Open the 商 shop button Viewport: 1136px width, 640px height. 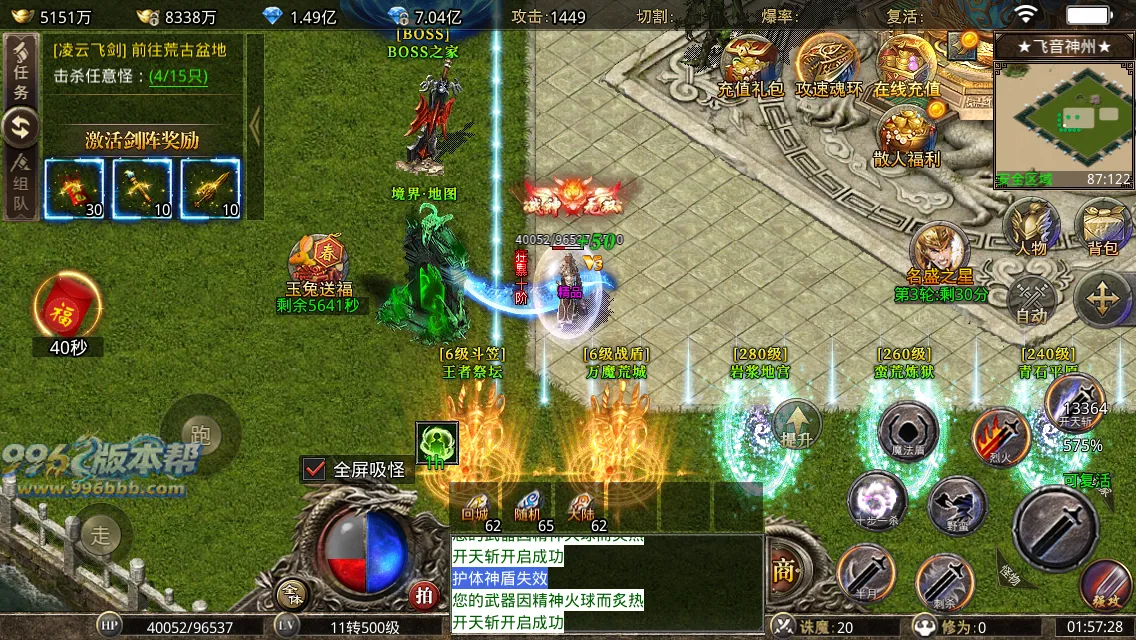click(783, 571)
